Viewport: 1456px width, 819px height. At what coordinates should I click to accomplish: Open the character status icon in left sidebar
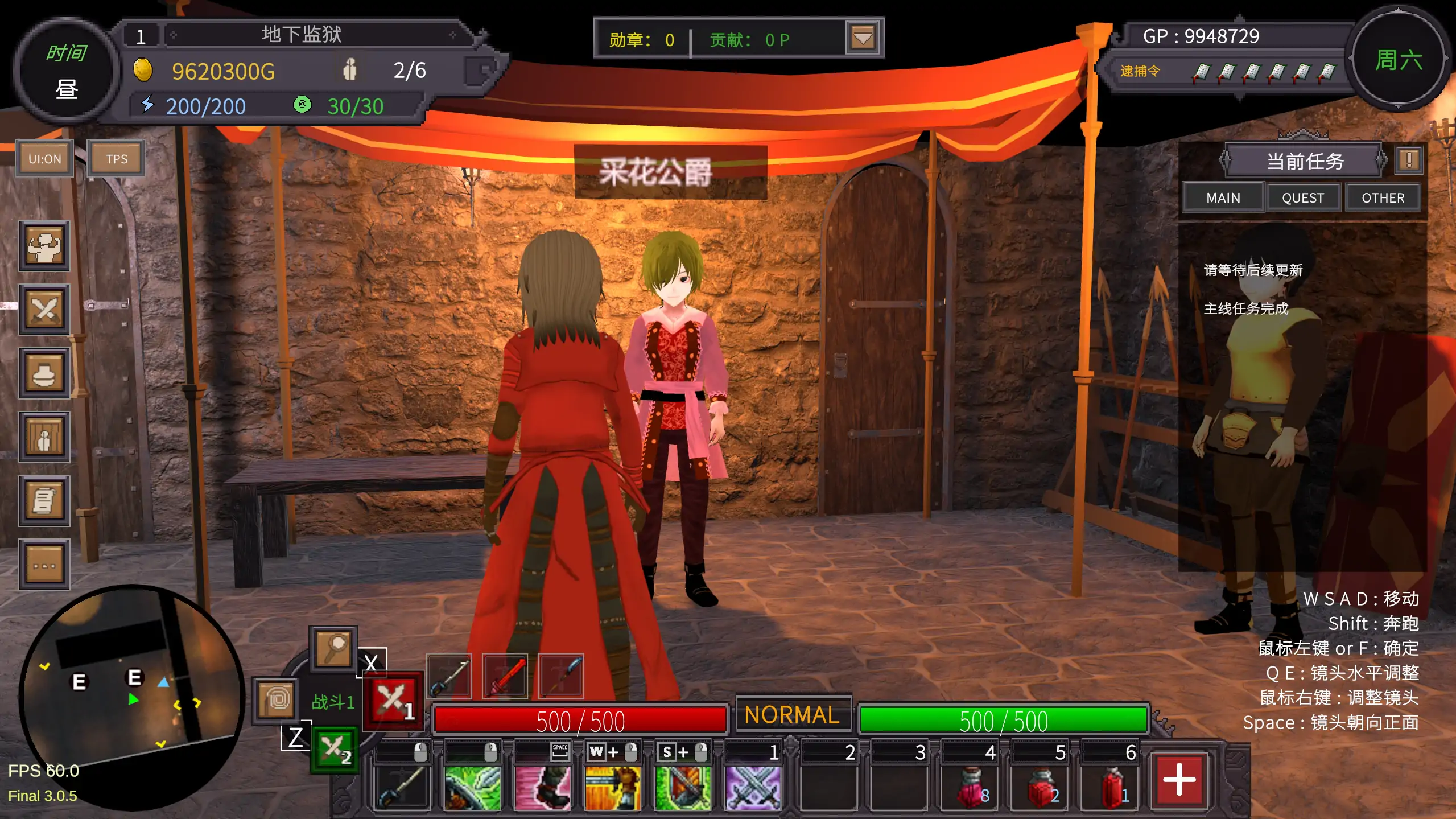point(44,246)
